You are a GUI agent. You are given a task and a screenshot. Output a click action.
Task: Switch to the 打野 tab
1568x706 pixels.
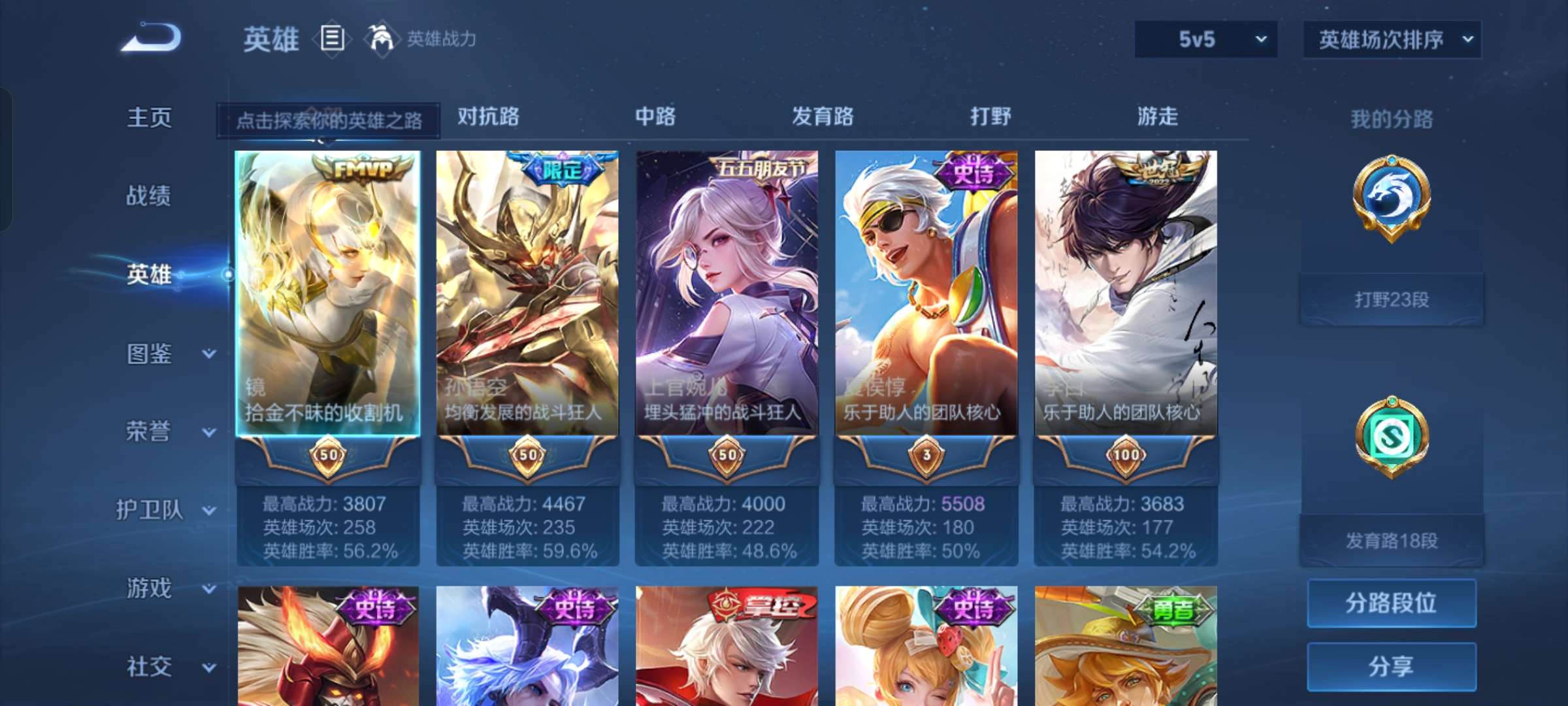989,118
